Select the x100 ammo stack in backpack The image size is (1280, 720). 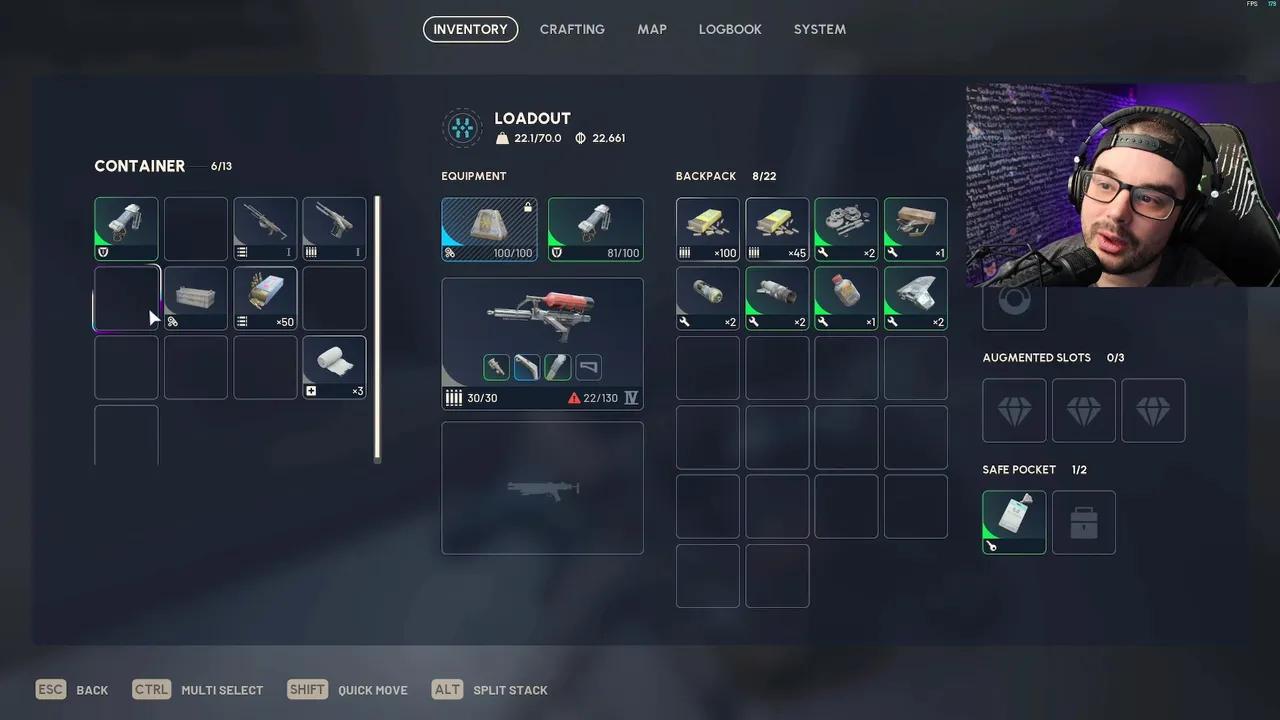(x=708, y=229)
